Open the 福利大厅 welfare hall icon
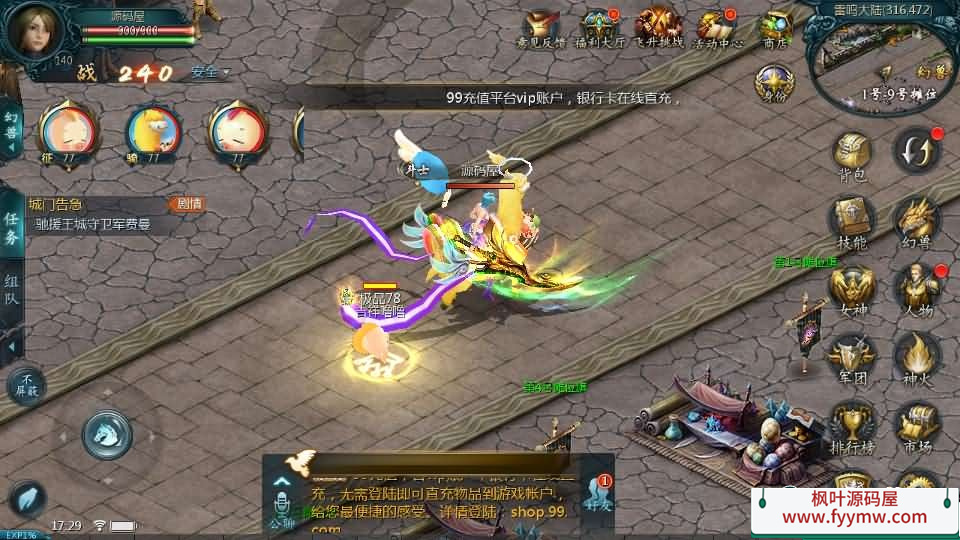The width and height of the screenshot is (960, 540). pyautogui.click(x=600, y=26)
